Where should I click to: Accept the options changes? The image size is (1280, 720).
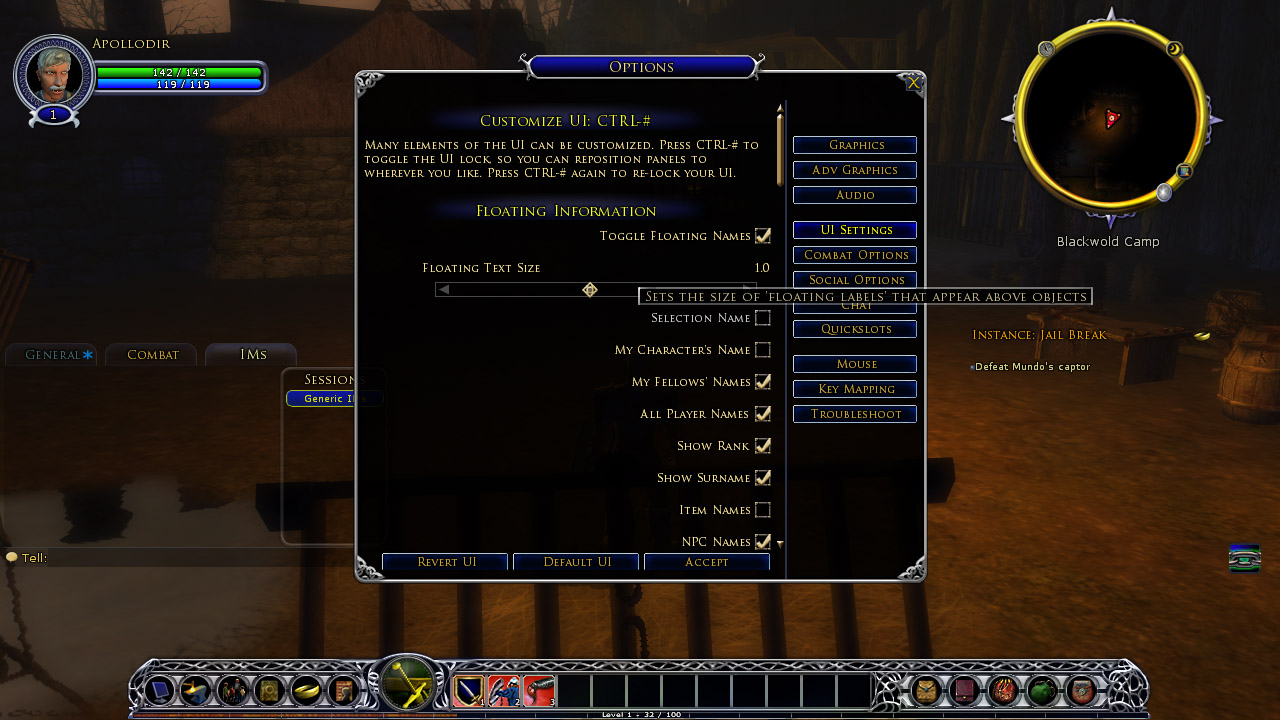706,562
